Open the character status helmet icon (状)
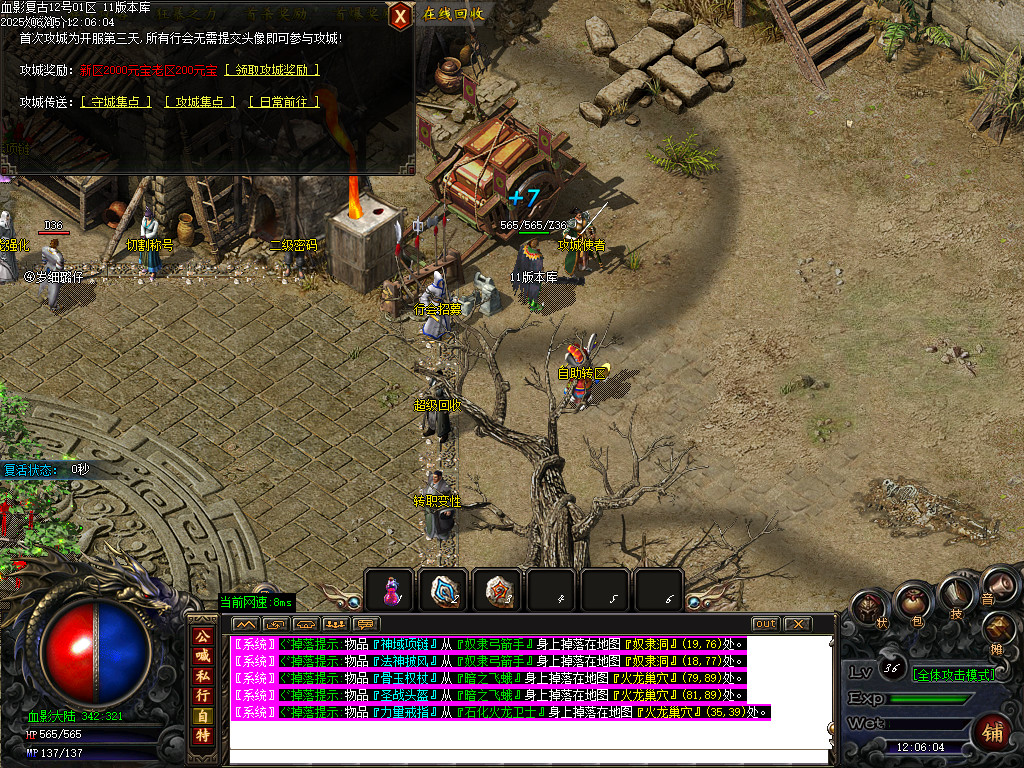The image size is (1024, 768). (x=869, y=608)
